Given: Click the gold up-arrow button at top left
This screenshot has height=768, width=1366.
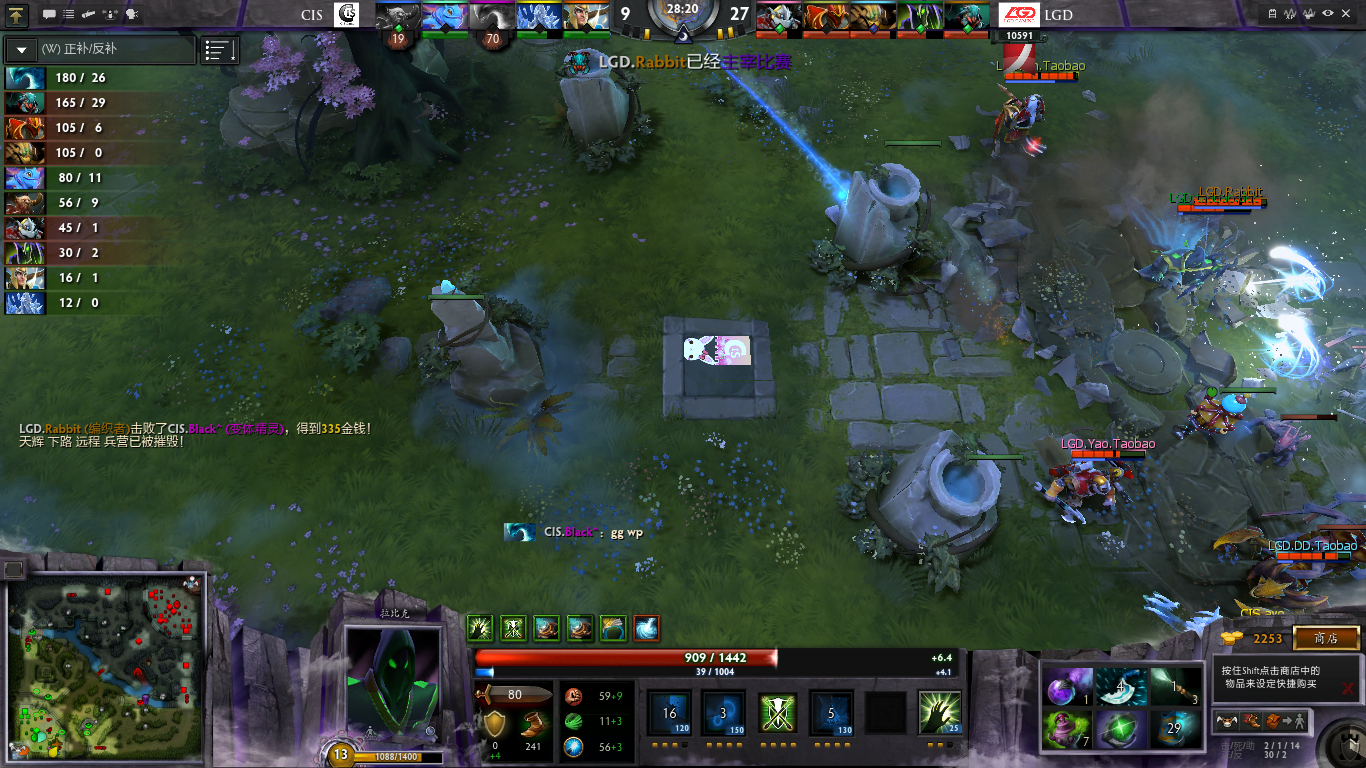Looking at the screenshot, I should tap(18, 14).
